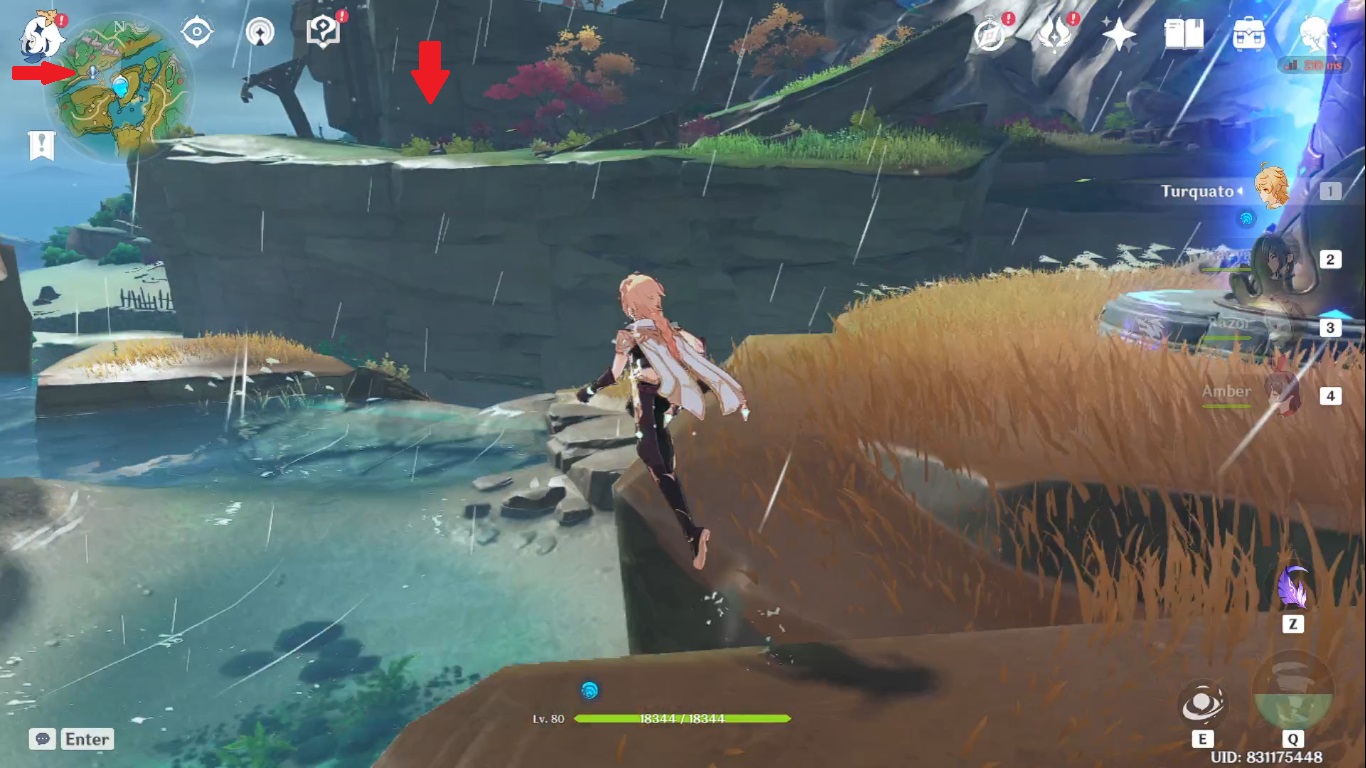1366x768 pixels.
Task: Open the backpack inventory
Action: 1247,35
